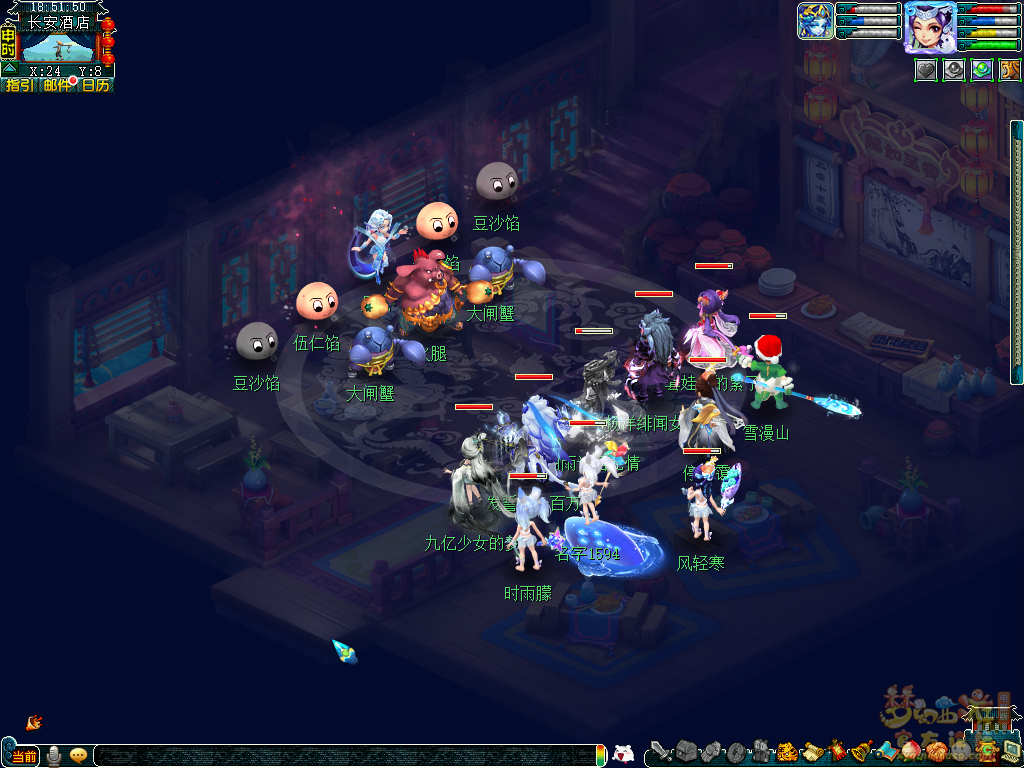Open the 日历 calendar button
The height and width of the screenshot is (768, 1024).
point(96,86)
